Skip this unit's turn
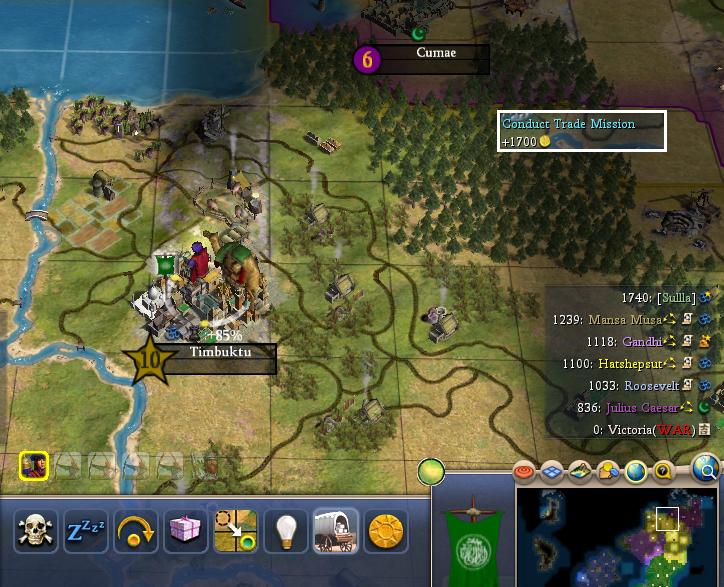Image resolution: width=724 pixels, height=587 pixels. [x=136, y=531]
